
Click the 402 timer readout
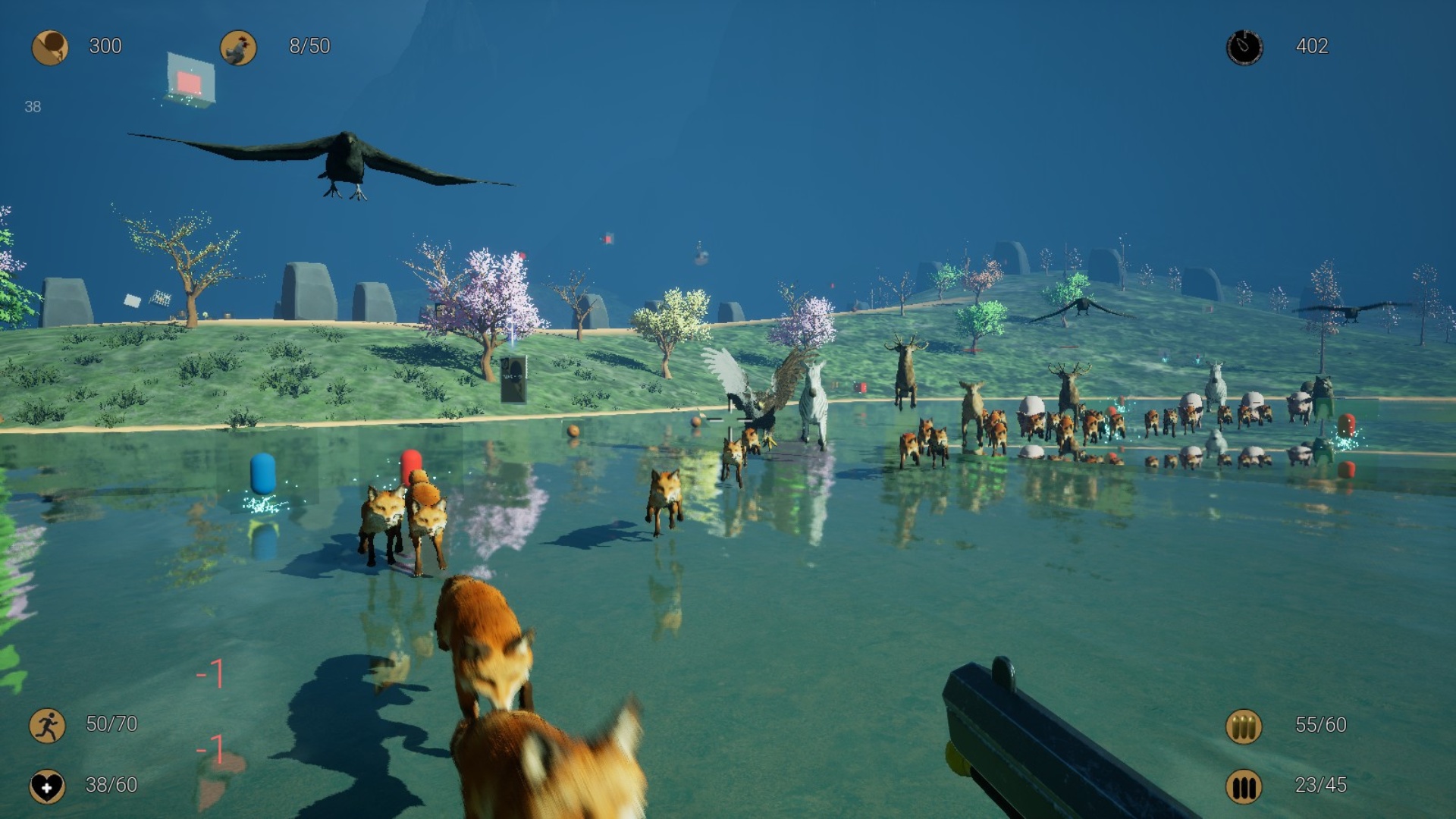(1314, 47)
